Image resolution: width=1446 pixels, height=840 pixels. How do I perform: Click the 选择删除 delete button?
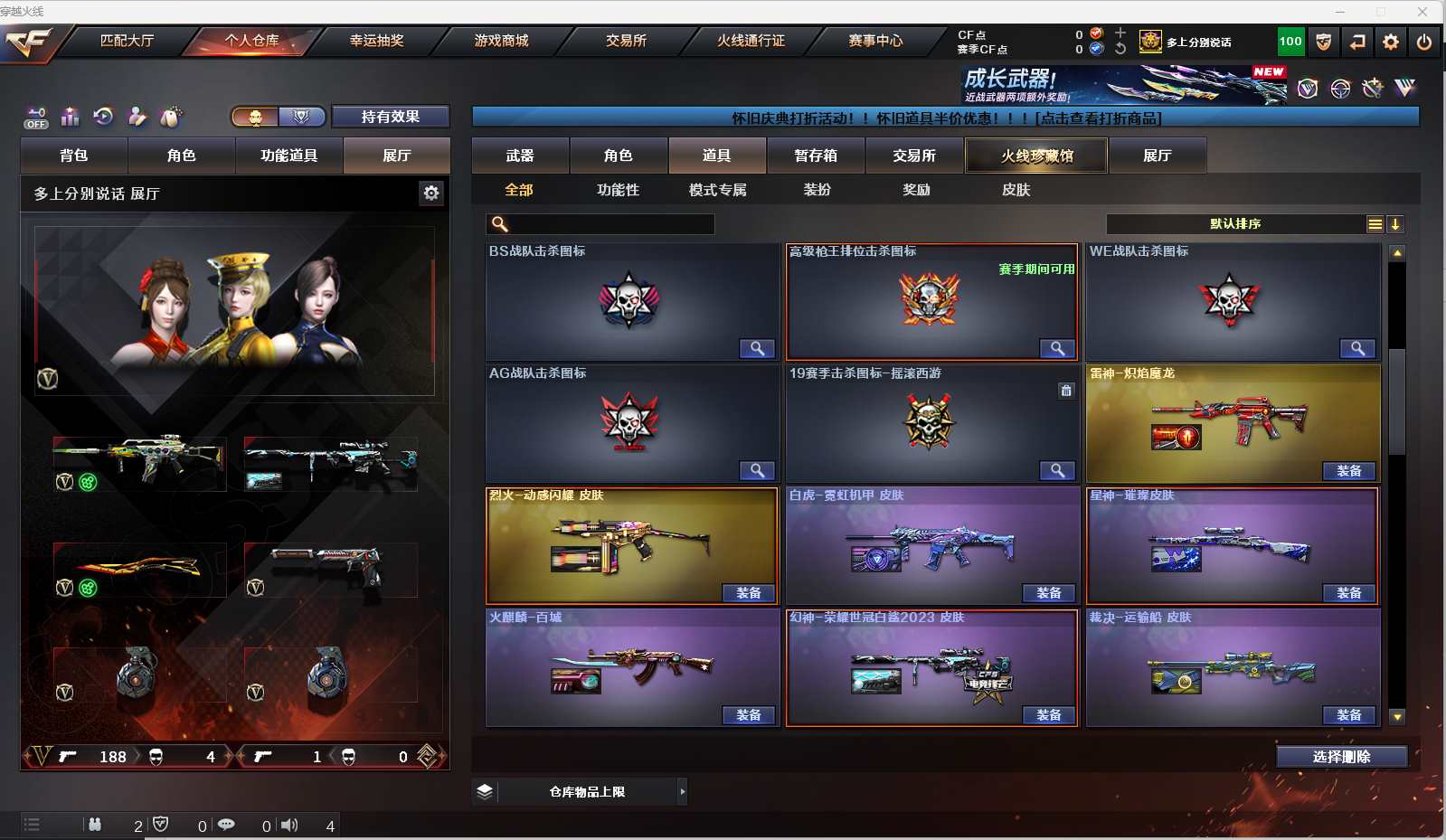click(x=1341, y=757)
